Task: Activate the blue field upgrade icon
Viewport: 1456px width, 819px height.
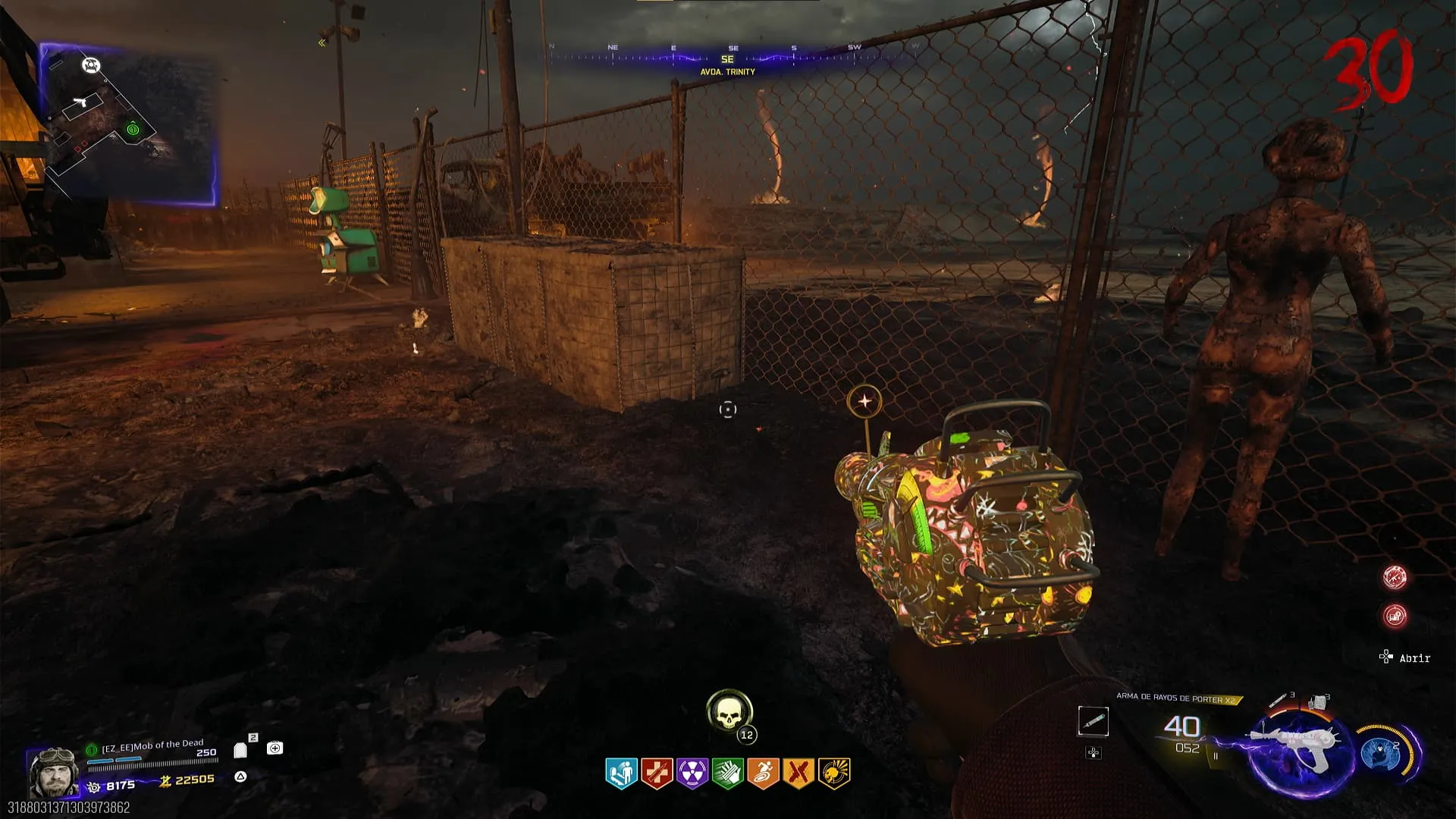Action: tap(1381, 753)
